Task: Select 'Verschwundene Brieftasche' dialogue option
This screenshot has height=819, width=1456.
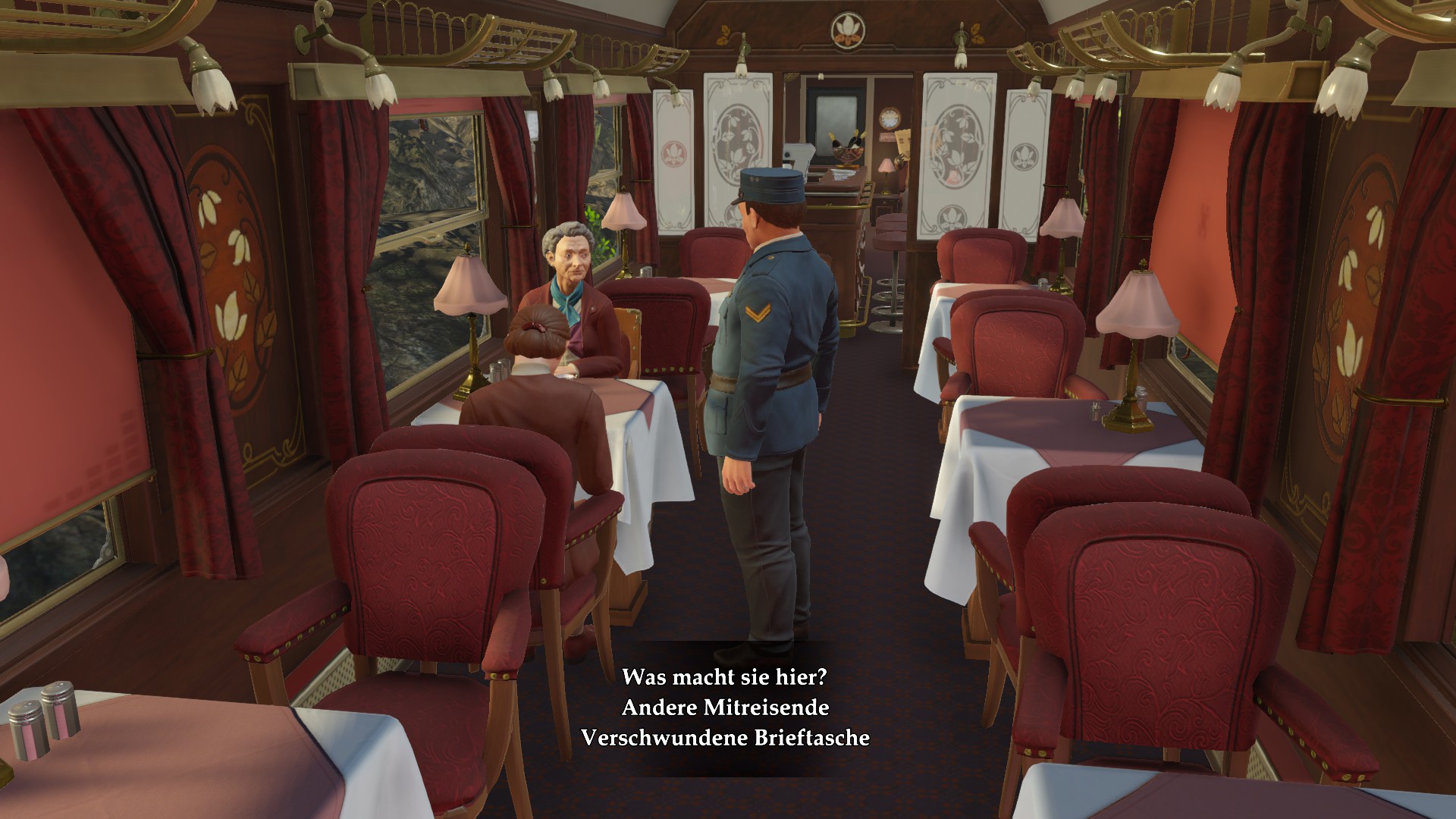Action: click(725, 737)
